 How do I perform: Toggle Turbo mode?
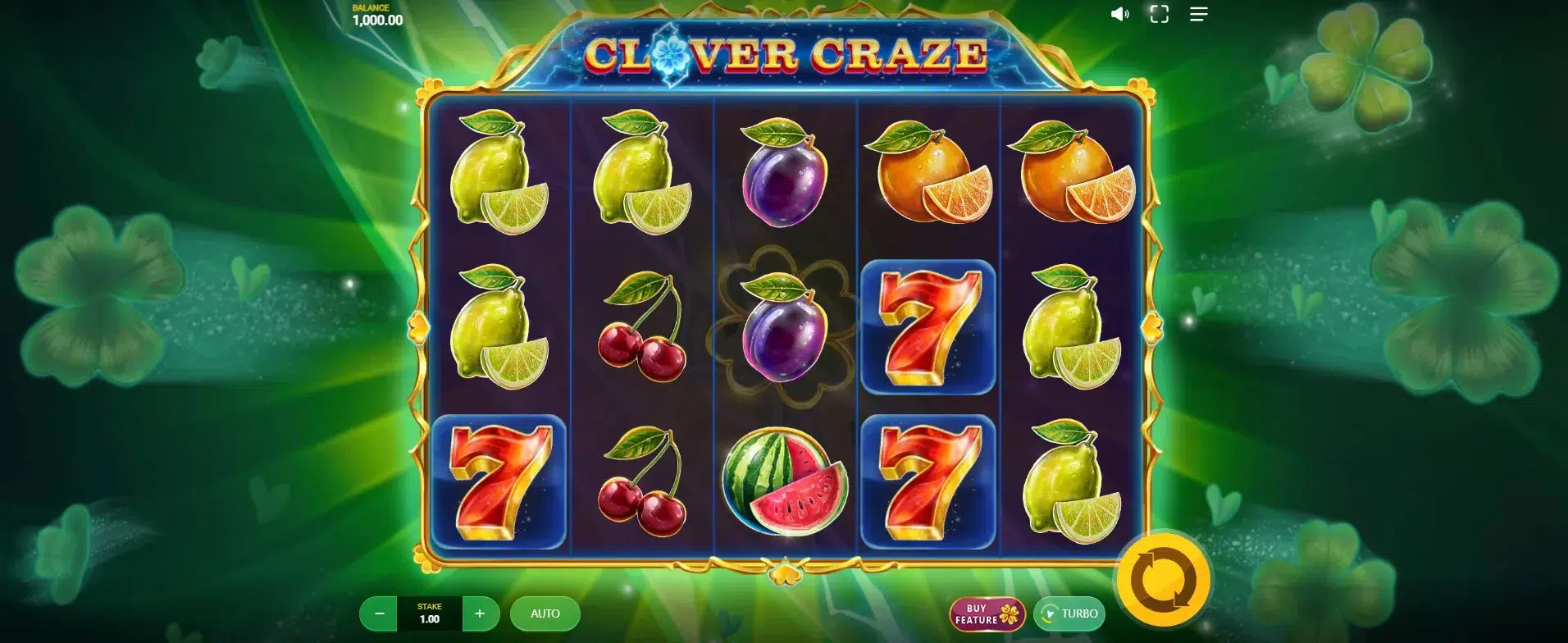coord(1069,613)
